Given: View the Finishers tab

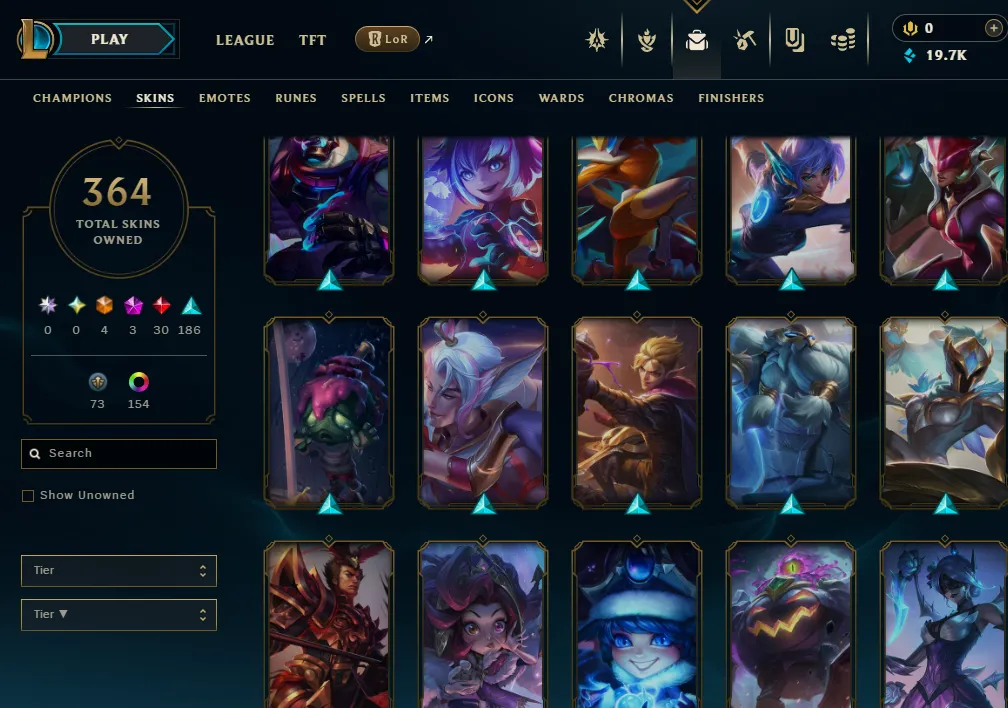Looking at the screenshot, I should (731, 98).
